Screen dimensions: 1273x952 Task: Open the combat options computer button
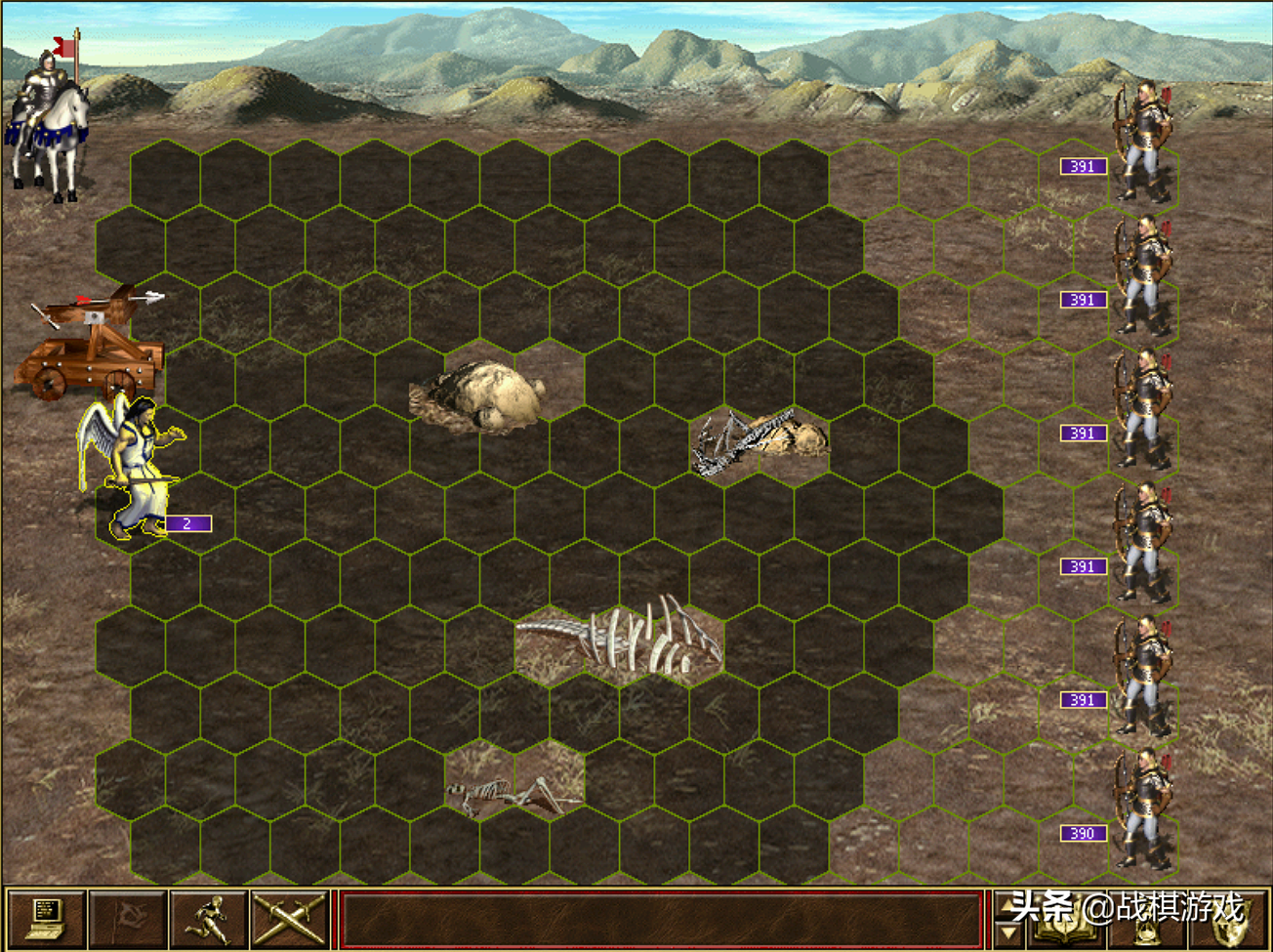tap(46, 920)
